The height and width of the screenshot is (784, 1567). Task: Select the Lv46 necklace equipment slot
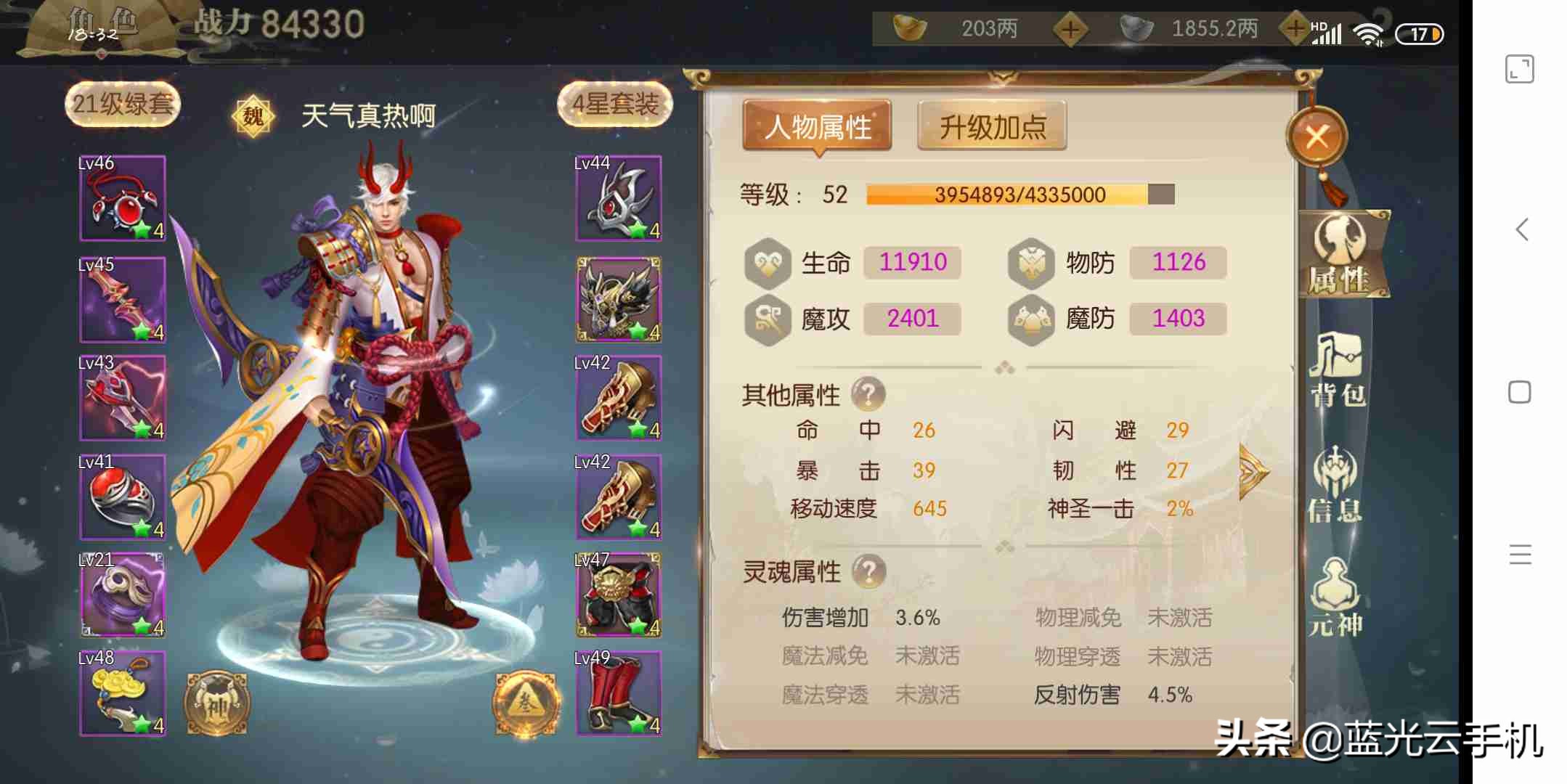click(122, 197)
